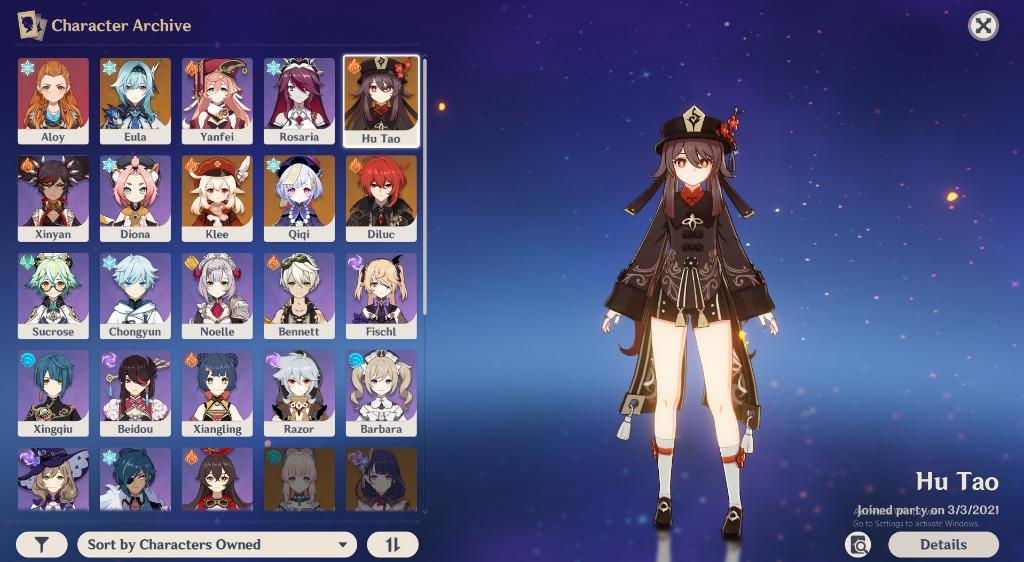The image size is (1024, 562).
Task: Click the filter funnel button
Action: coord(42,545)
